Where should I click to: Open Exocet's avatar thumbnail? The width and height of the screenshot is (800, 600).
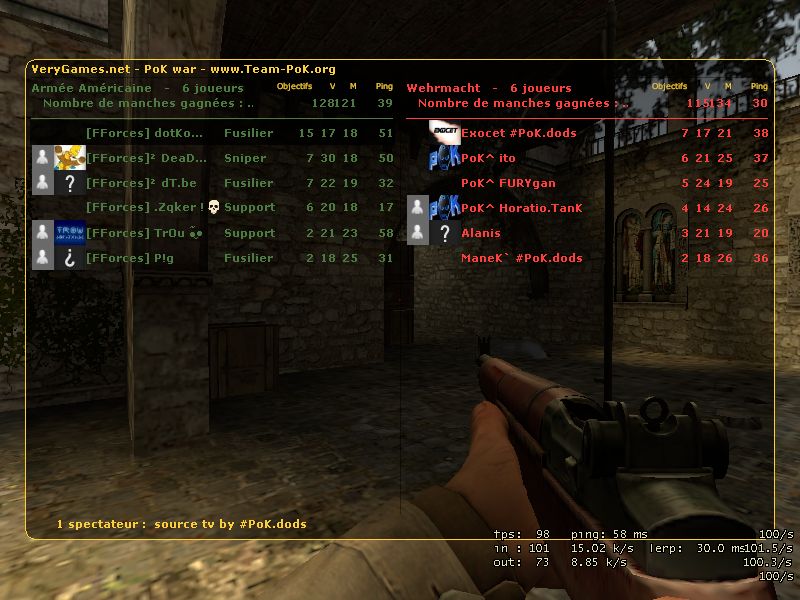click(444, 133)
